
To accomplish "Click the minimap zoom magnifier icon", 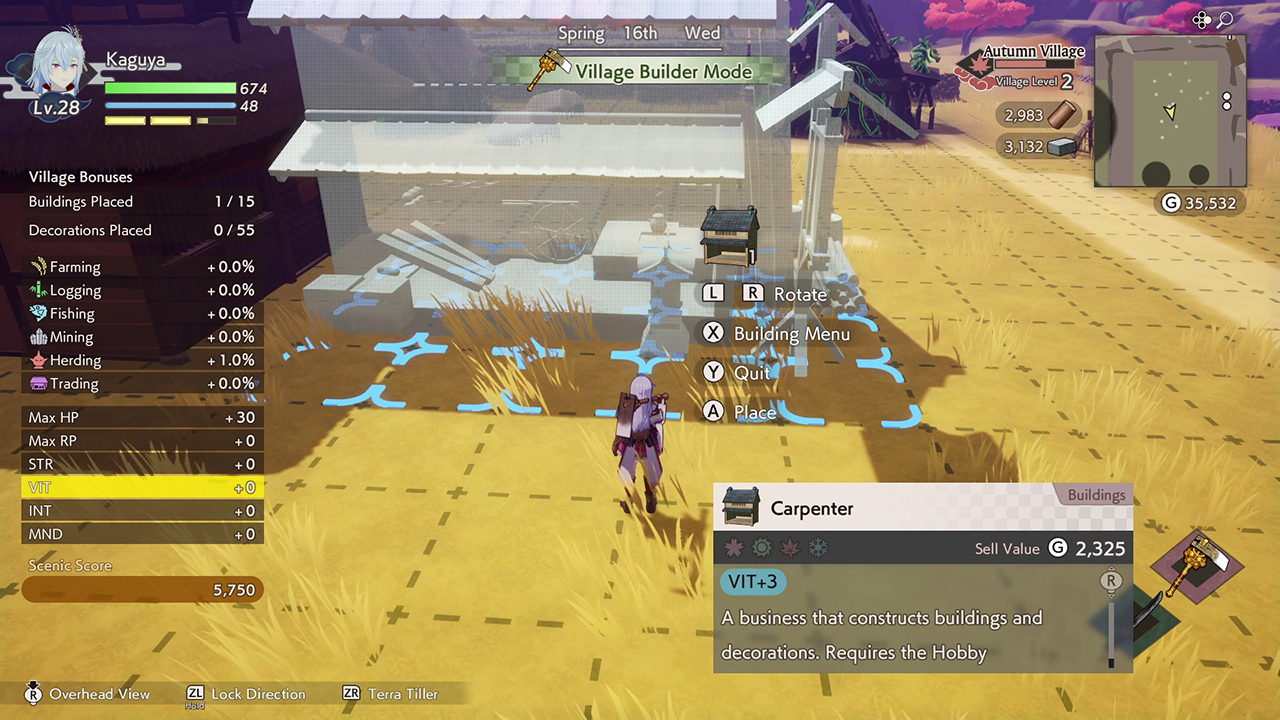I will (x=1224, y=20).
